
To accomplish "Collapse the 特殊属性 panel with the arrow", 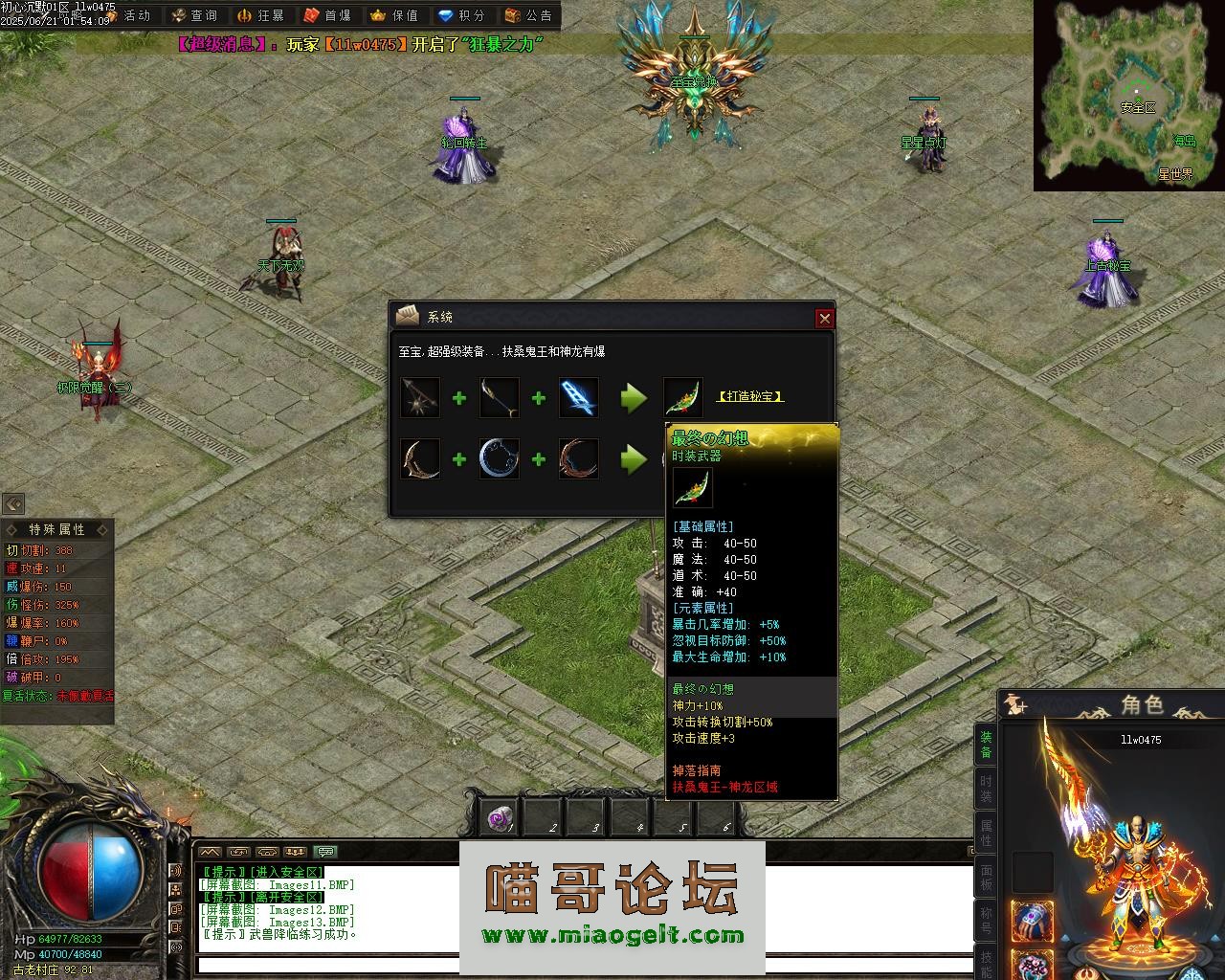I will [x=13, y=504].
